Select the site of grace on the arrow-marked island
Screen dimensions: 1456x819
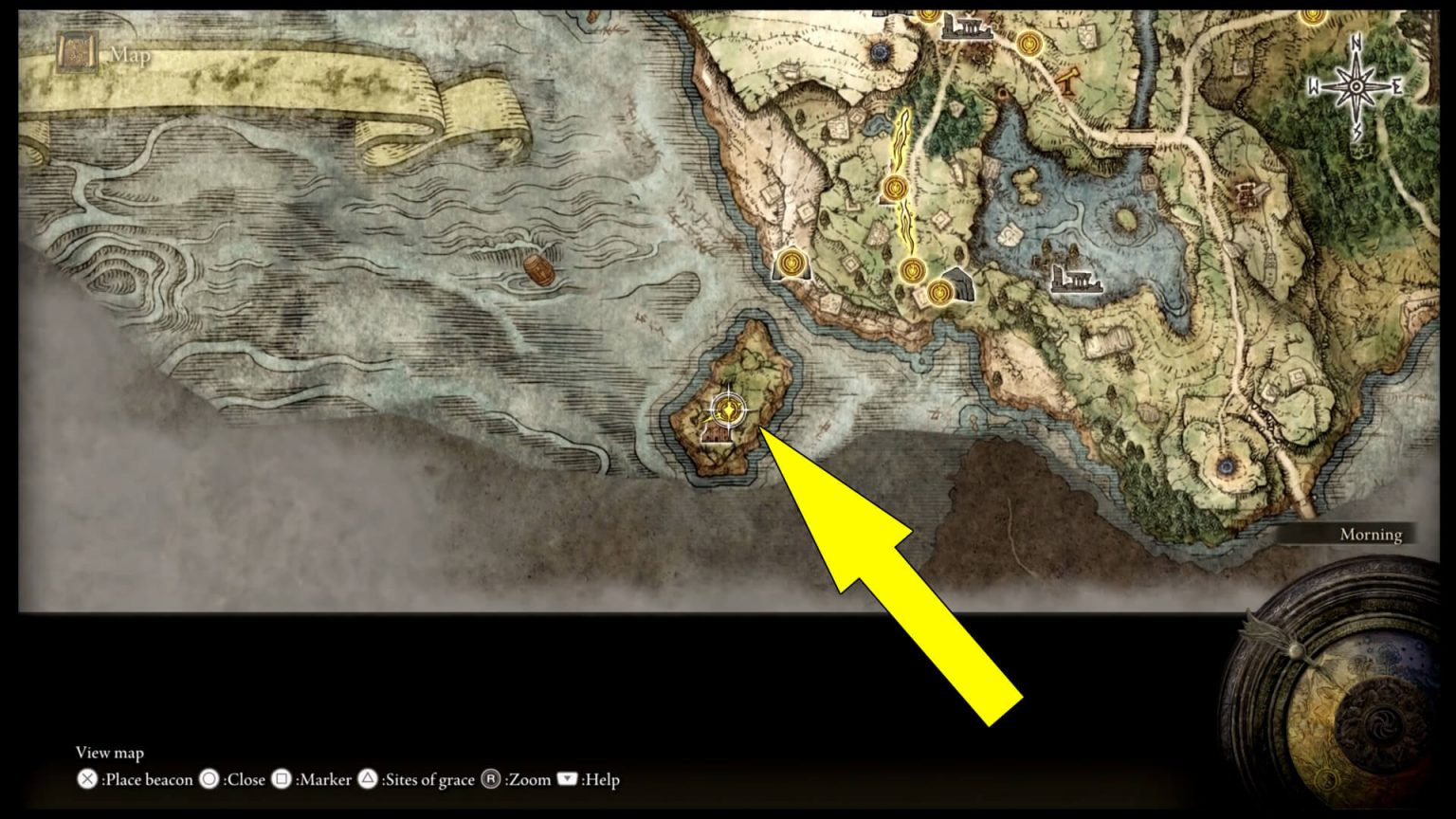(x=728, y=409)
